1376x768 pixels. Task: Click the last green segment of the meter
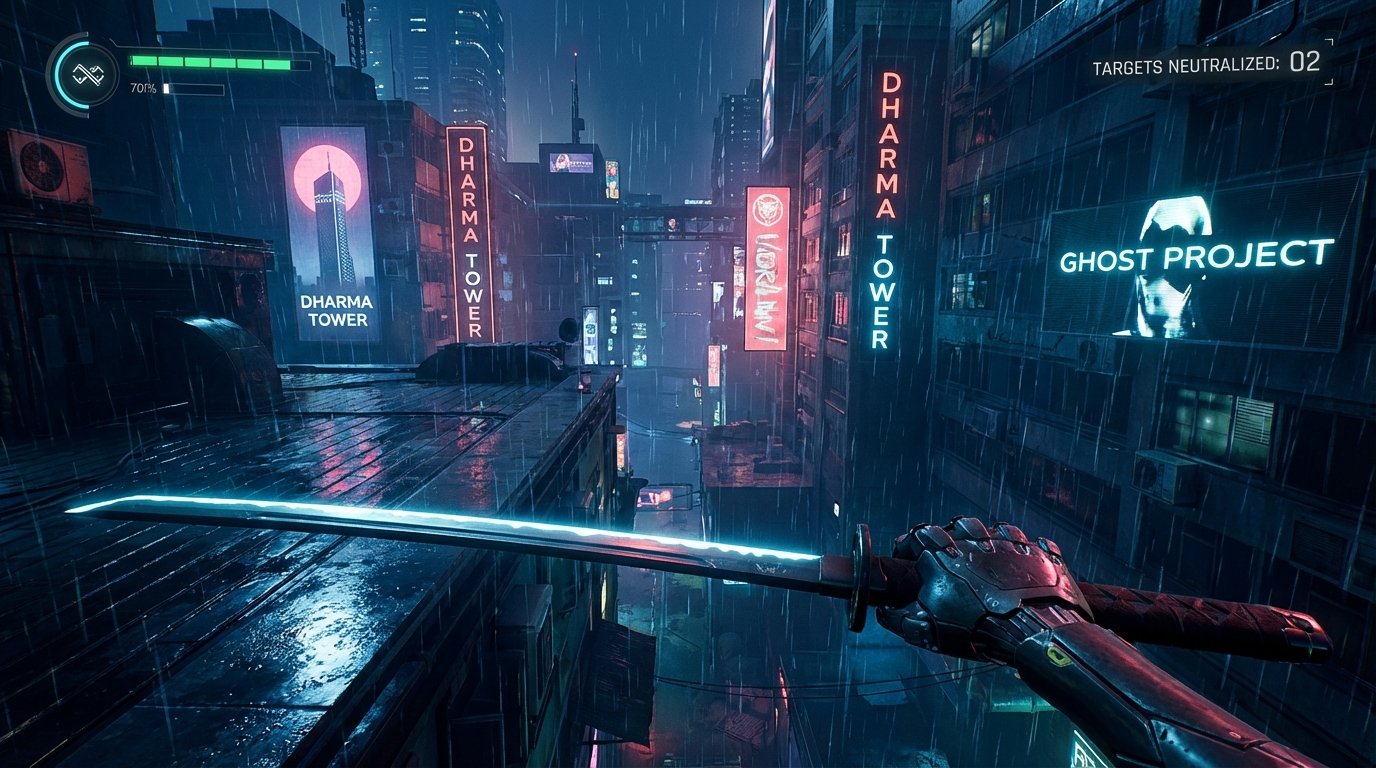coord(277,63)
